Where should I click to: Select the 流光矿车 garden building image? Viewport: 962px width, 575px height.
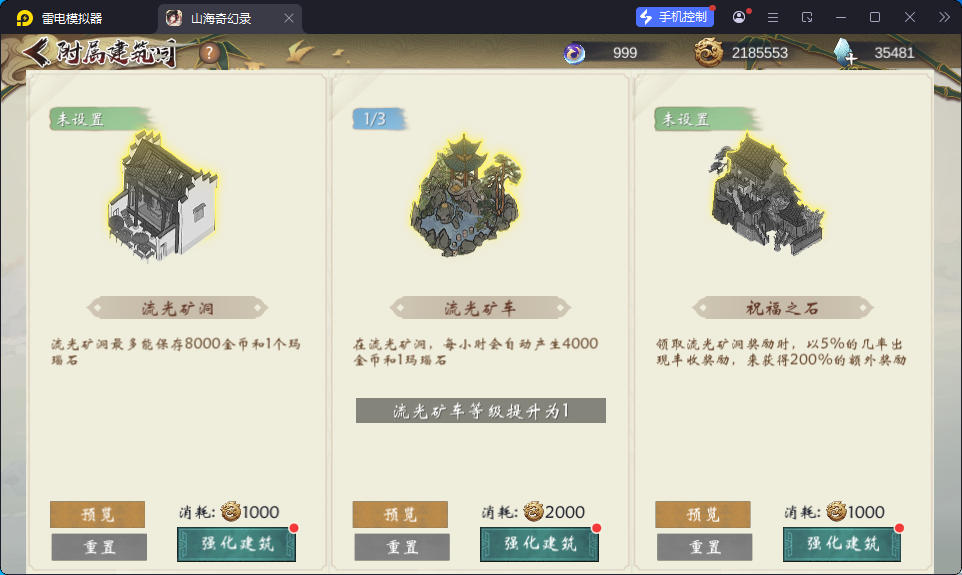click(467, 197)
